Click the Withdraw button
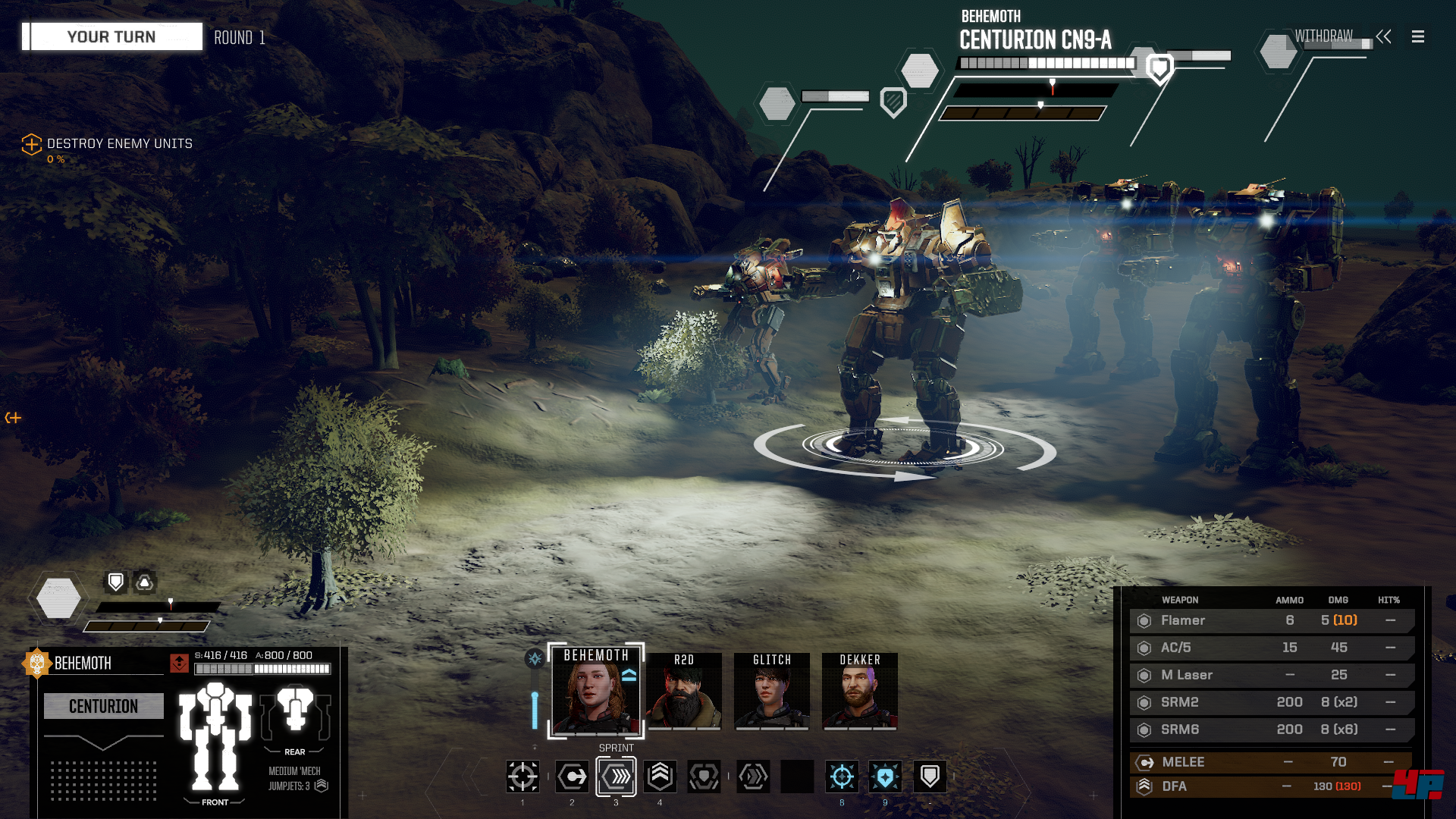 [1324, 36]
